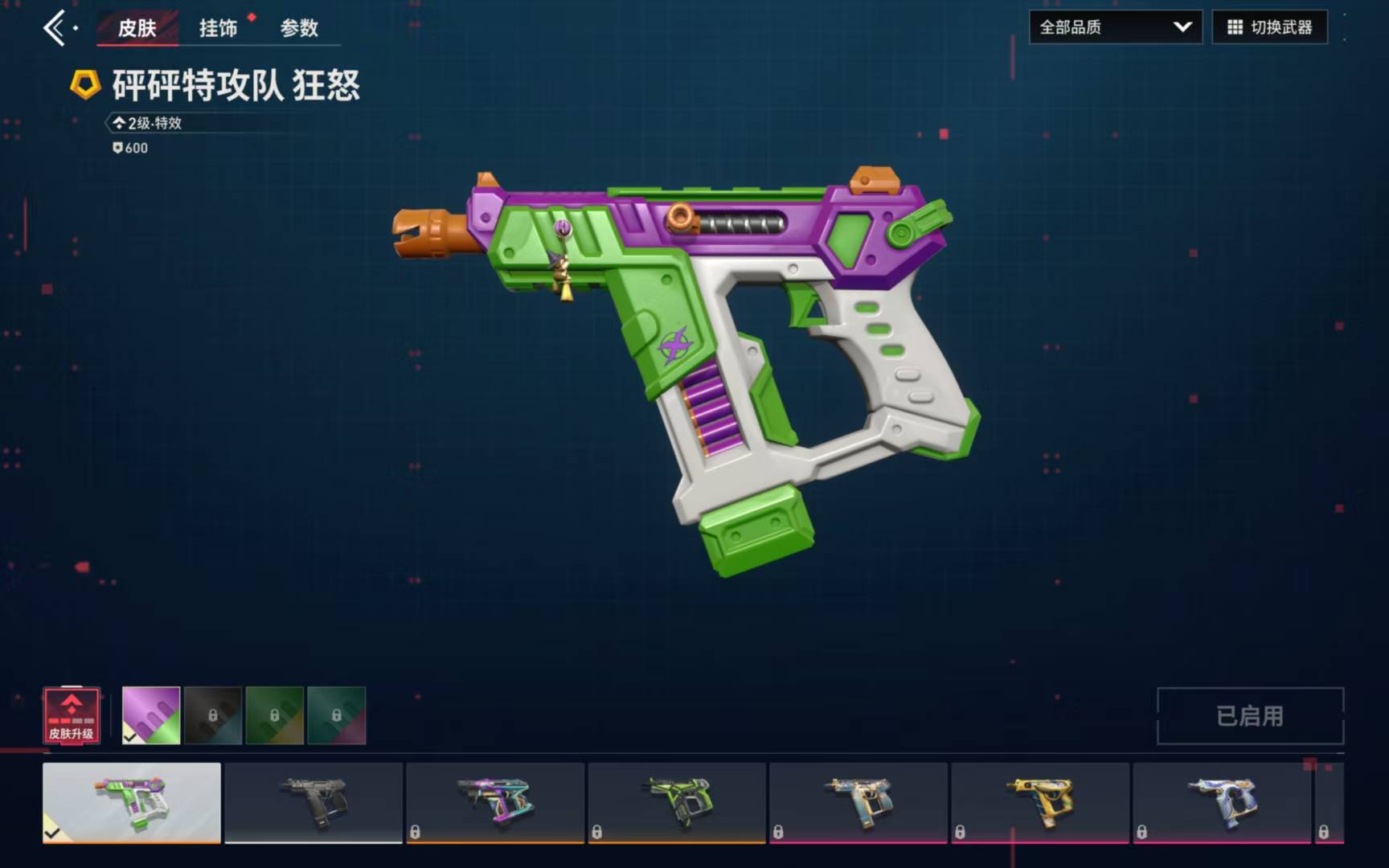Pick the locked green-yellow variant swatch
The height and width of the screenshot is (868, 1389).
pyautogui.click(x=275, y=715)
